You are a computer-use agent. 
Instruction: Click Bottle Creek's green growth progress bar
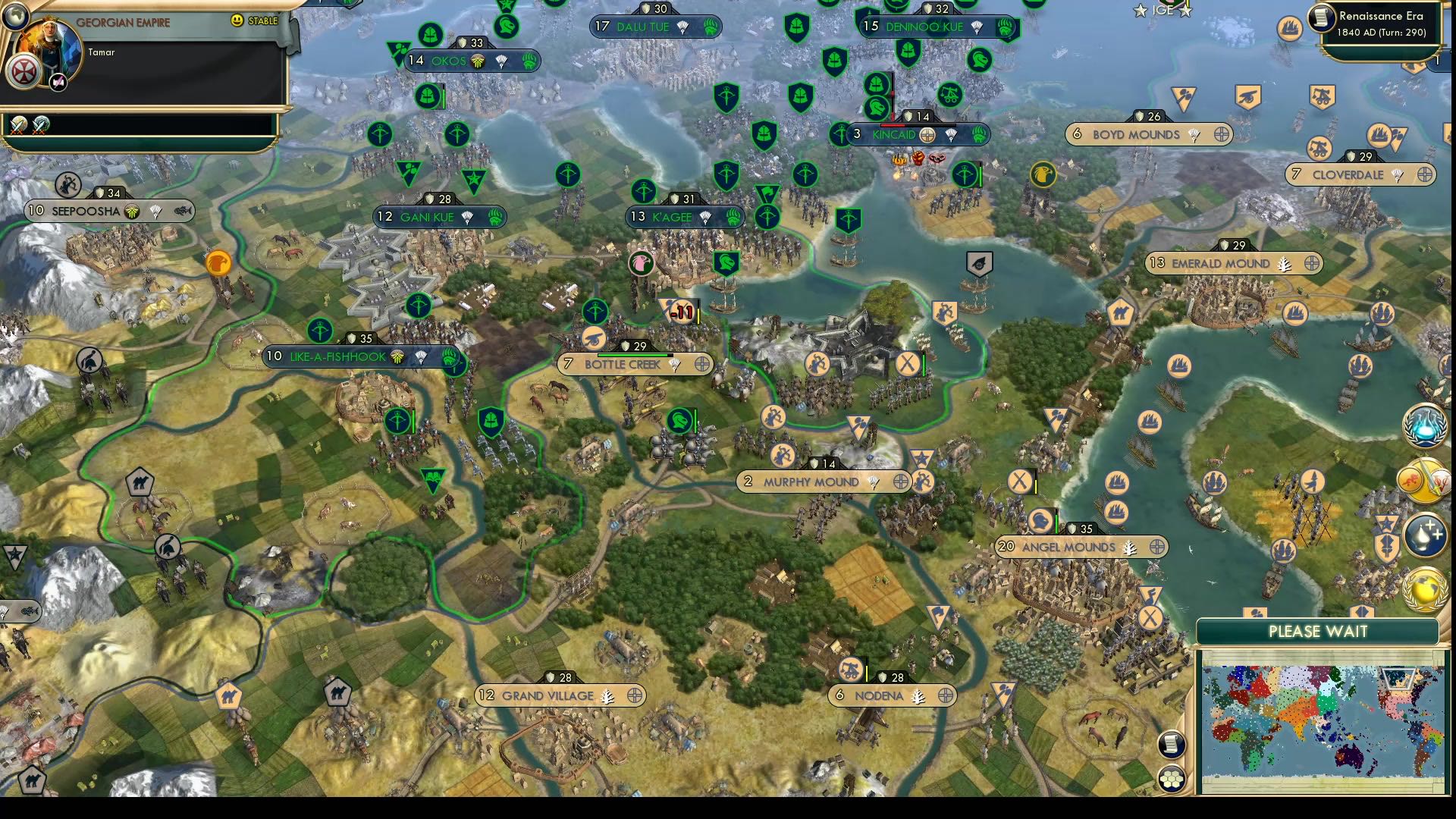pos(635,355)
